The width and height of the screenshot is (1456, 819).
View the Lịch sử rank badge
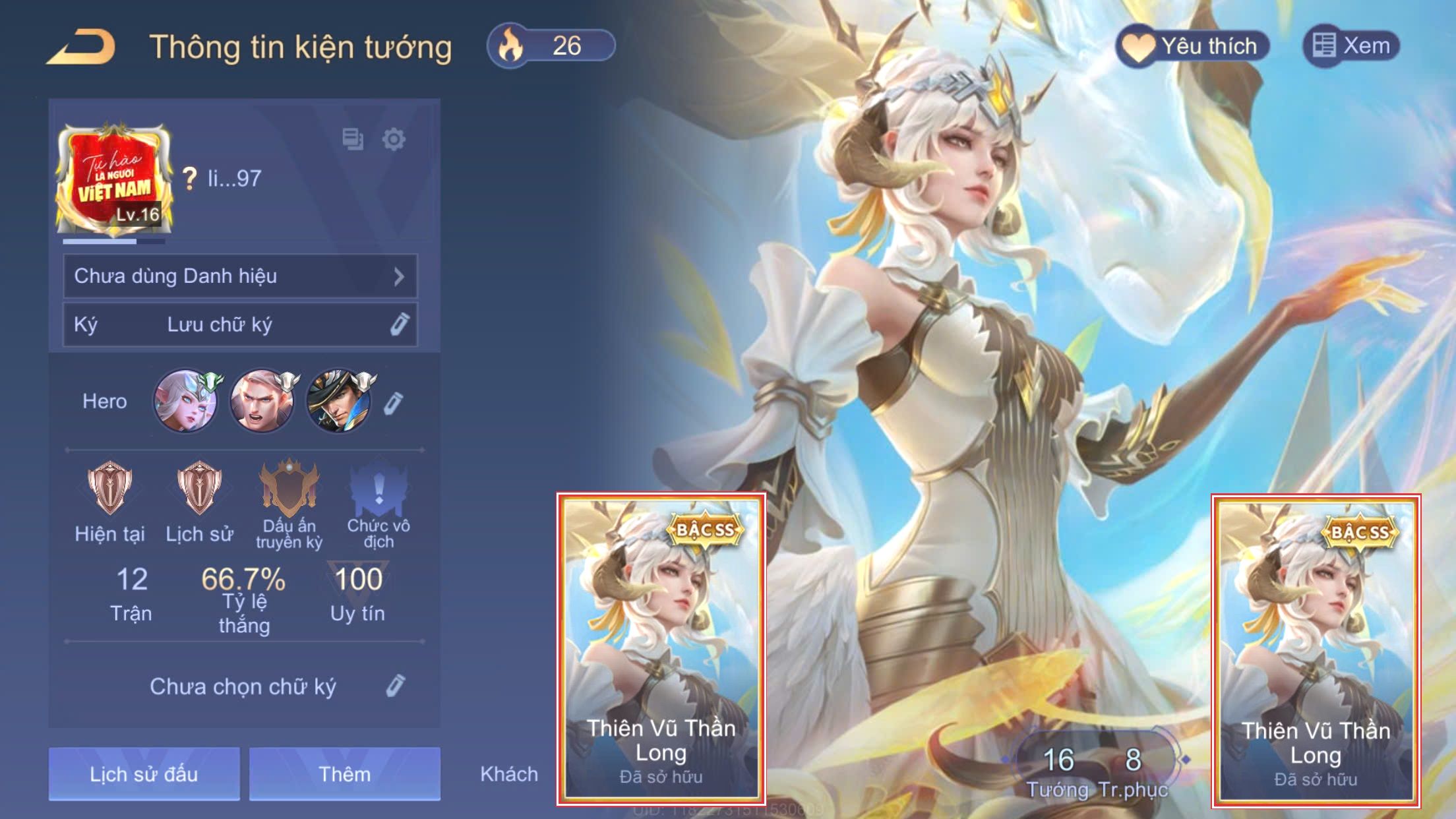pyautogui.click(x=199, y=489)
